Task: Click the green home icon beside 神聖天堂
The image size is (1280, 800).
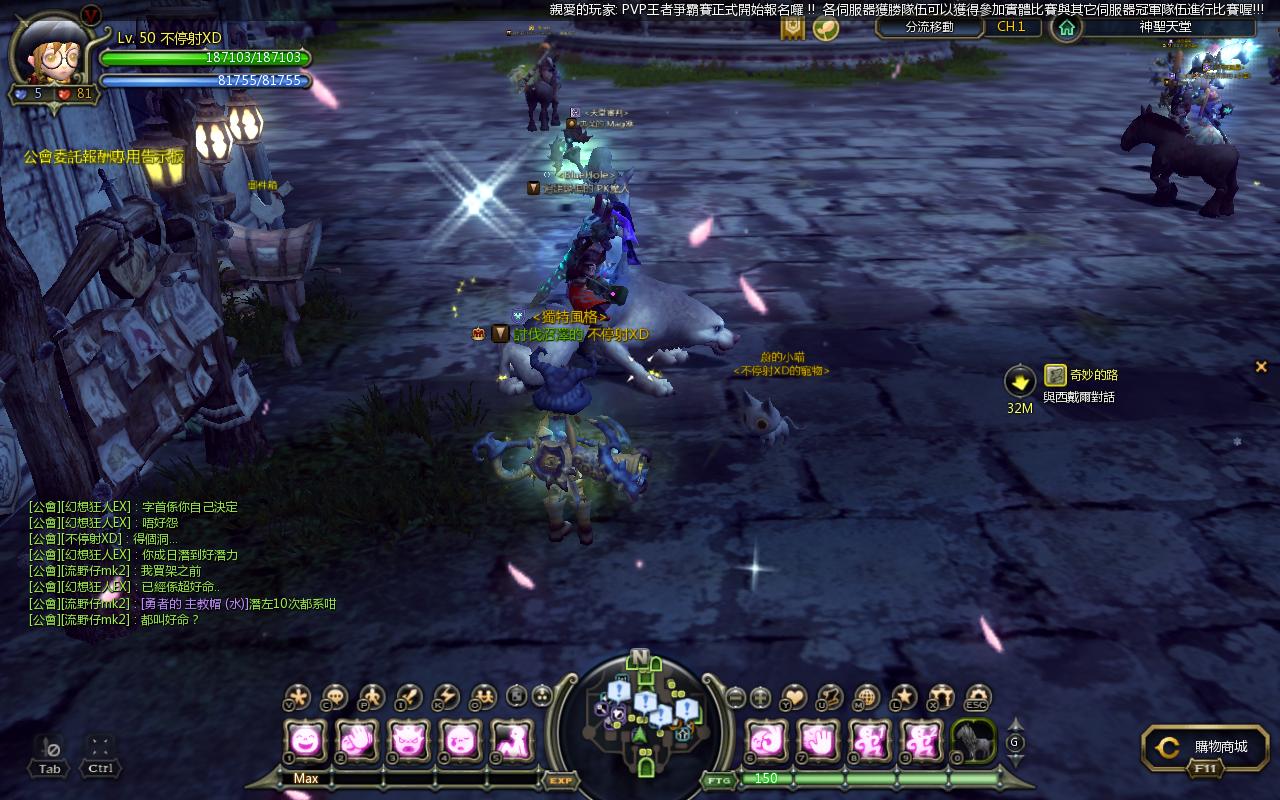Action: 1067,27
